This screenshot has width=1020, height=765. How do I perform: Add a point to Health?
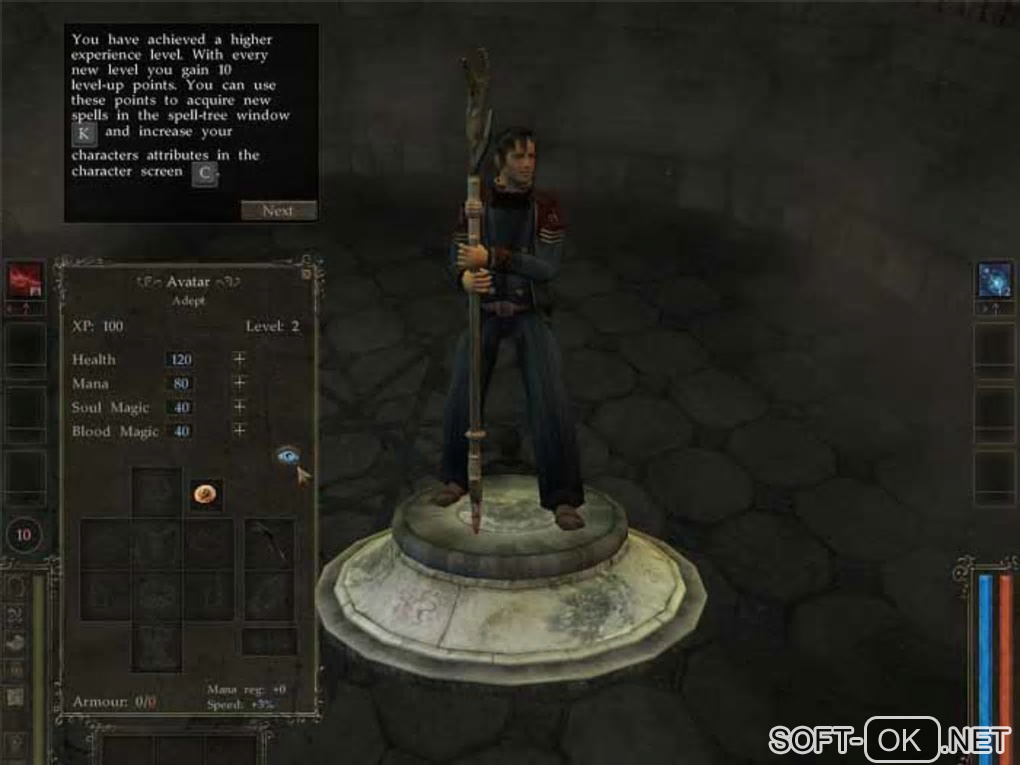pyautogui.click(x=239, y=359)
